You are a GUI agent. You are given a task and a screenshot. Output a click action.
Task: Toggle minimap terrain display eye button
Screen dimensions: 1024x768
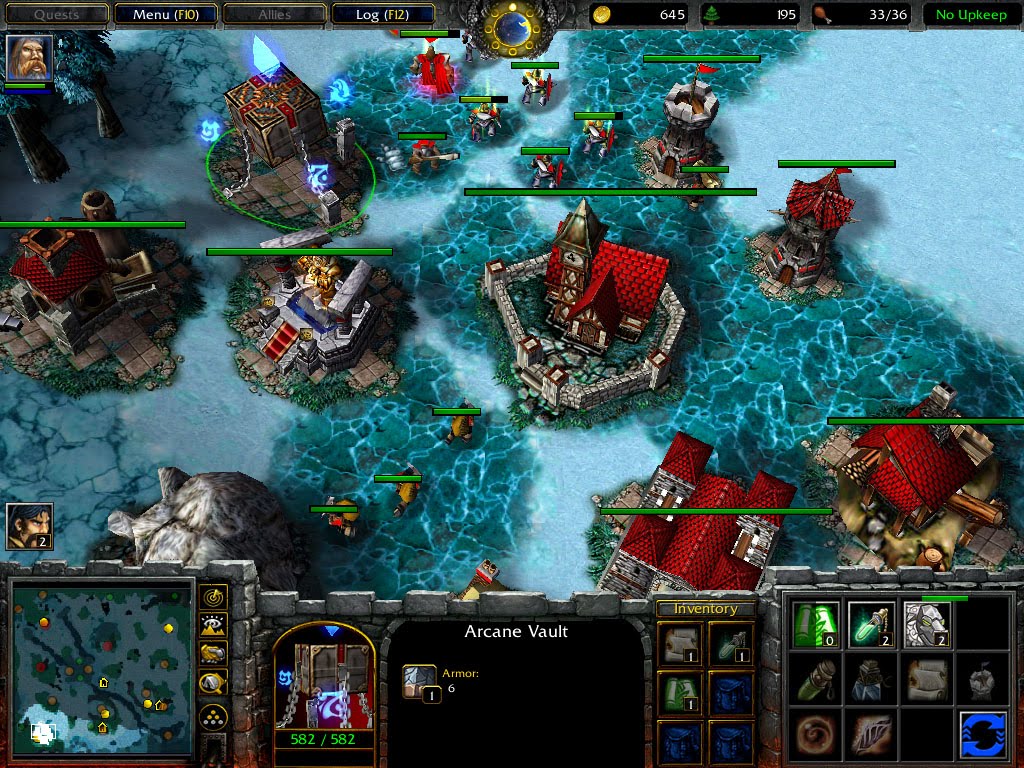pyautogui.click(x=213, y=626)
